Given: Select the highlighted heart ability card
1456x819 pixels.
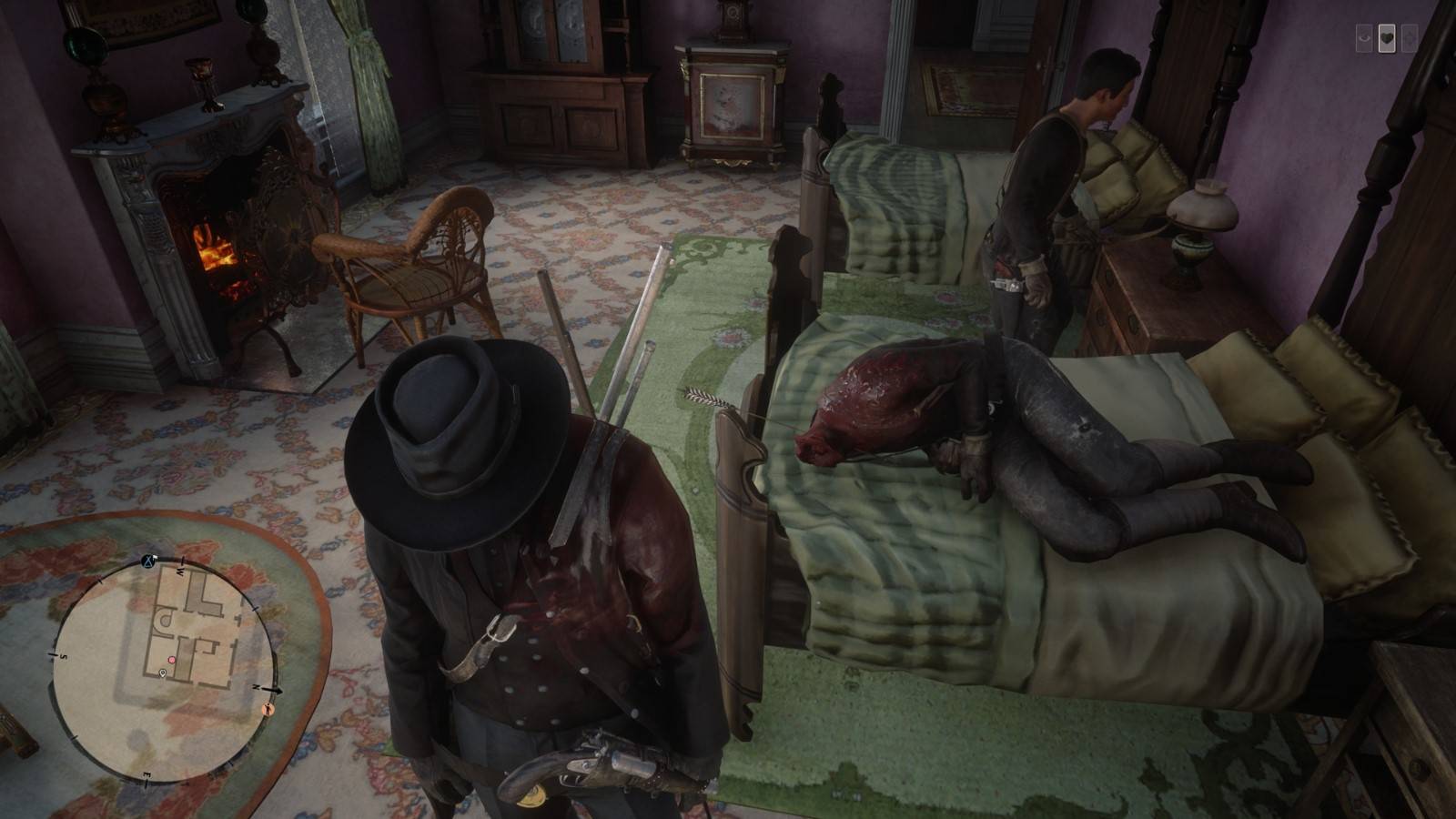Looking at the screenshot, I should pyautogui.click(x=1387, y=39).
